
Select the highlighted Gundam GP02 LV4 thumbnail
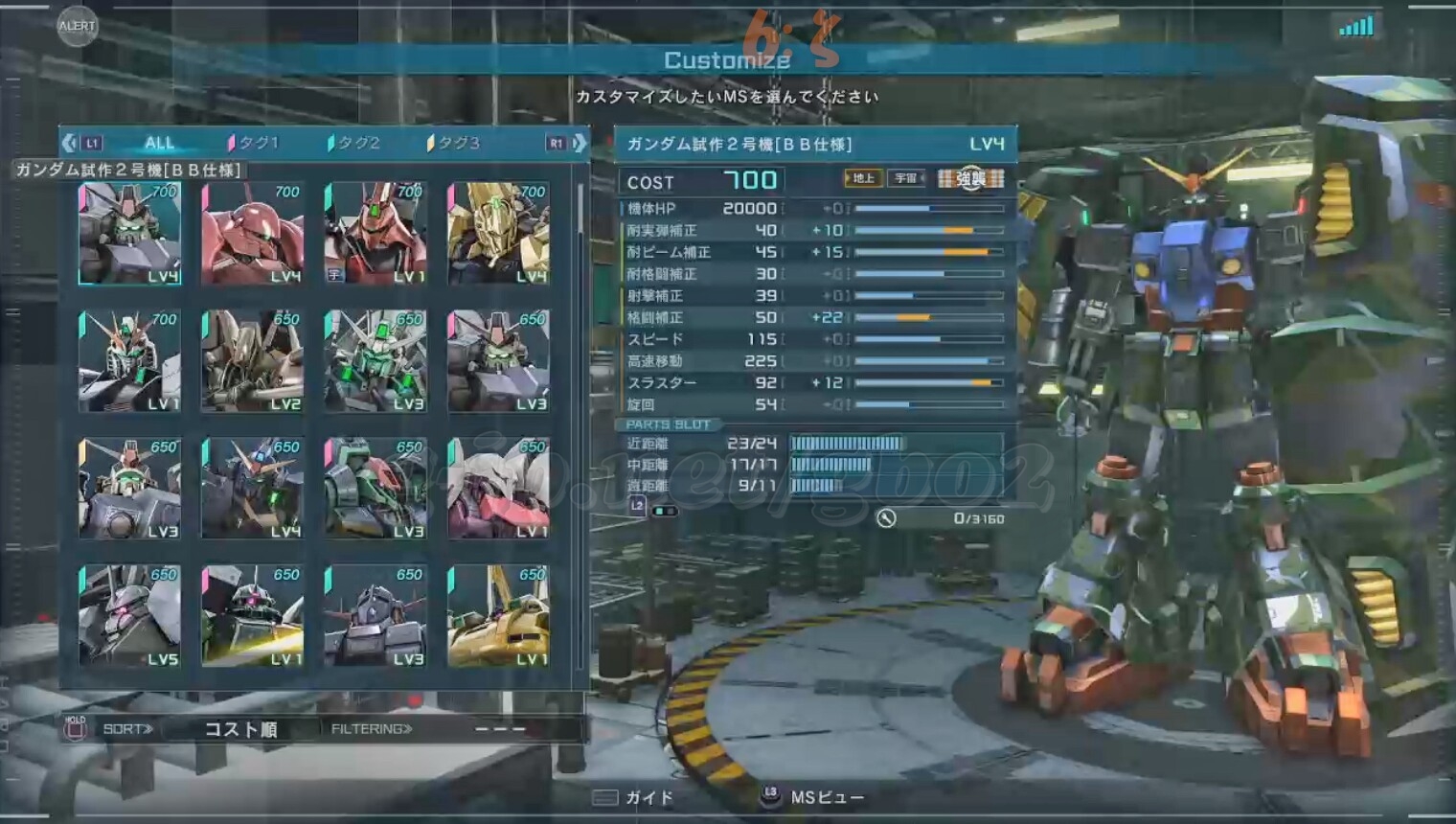[129, 233]
